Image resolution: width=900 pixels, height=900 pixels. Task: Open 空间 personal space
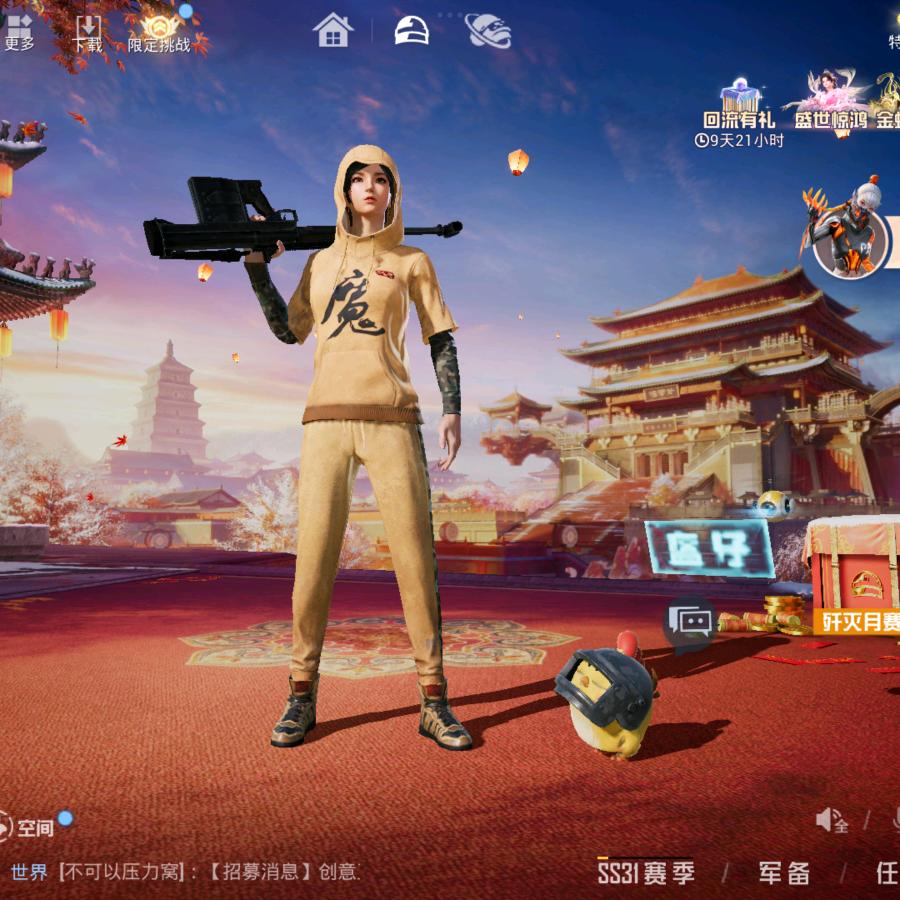coord(27,827)
